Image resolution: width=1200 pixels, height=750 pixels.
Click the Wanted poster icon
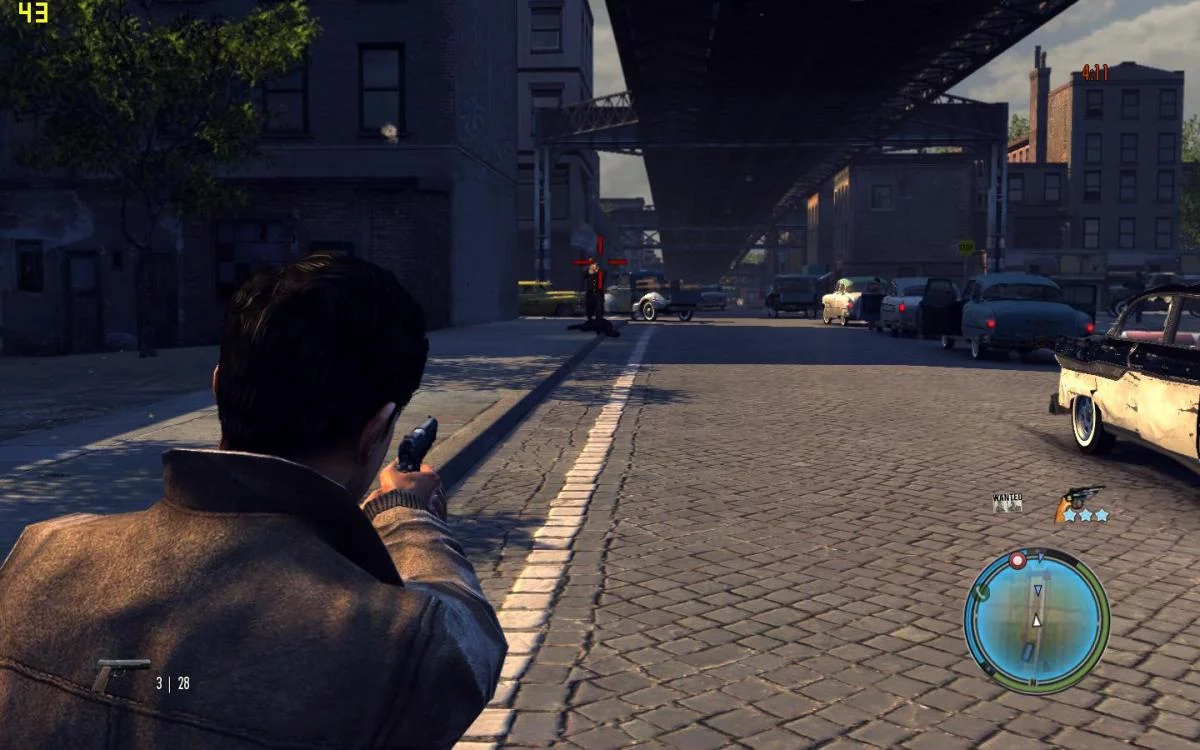tap(1007, 502)
